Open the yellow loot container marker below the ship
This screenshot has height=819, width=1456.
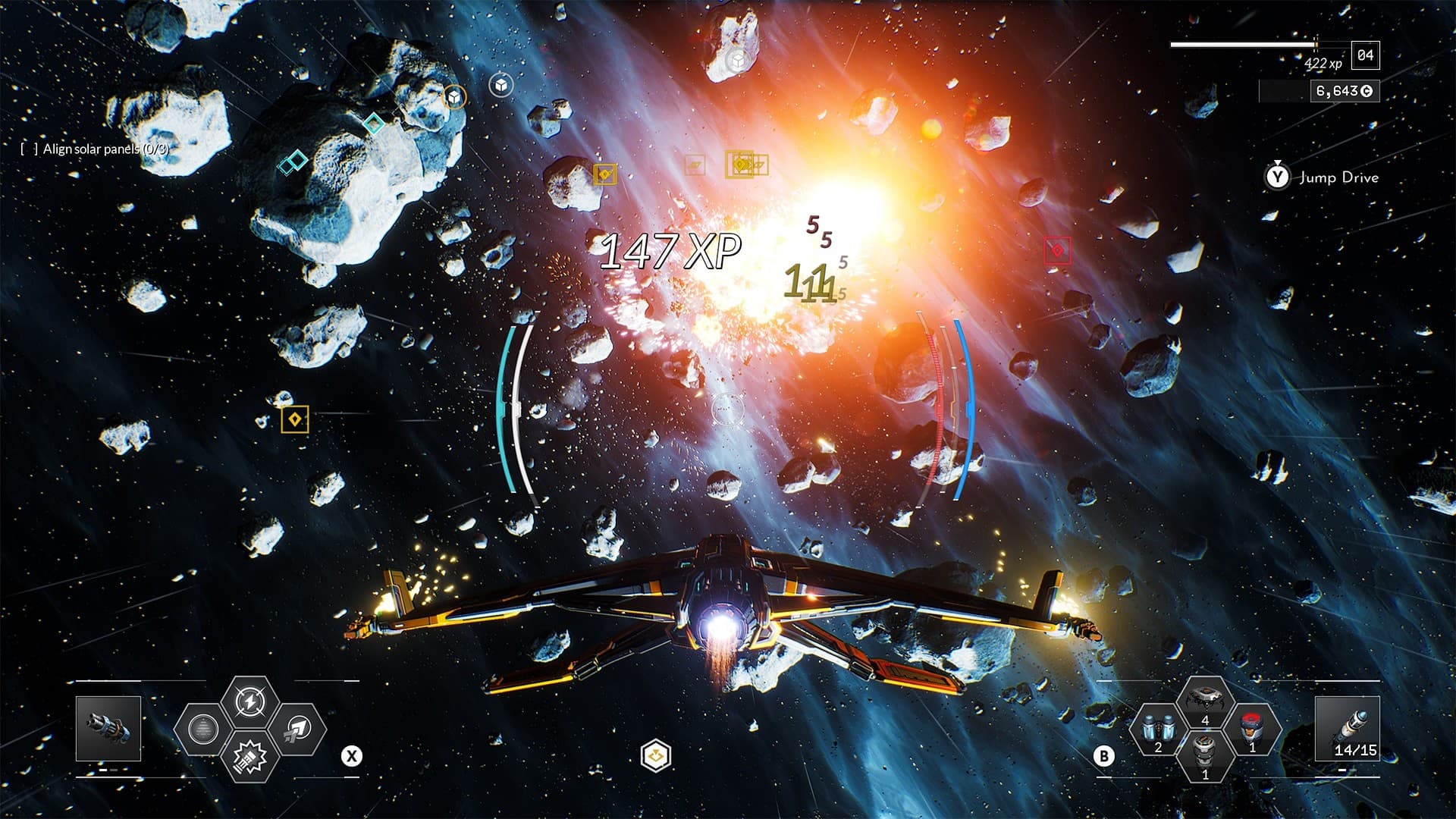pyautogui.click(x=654, y=755)
